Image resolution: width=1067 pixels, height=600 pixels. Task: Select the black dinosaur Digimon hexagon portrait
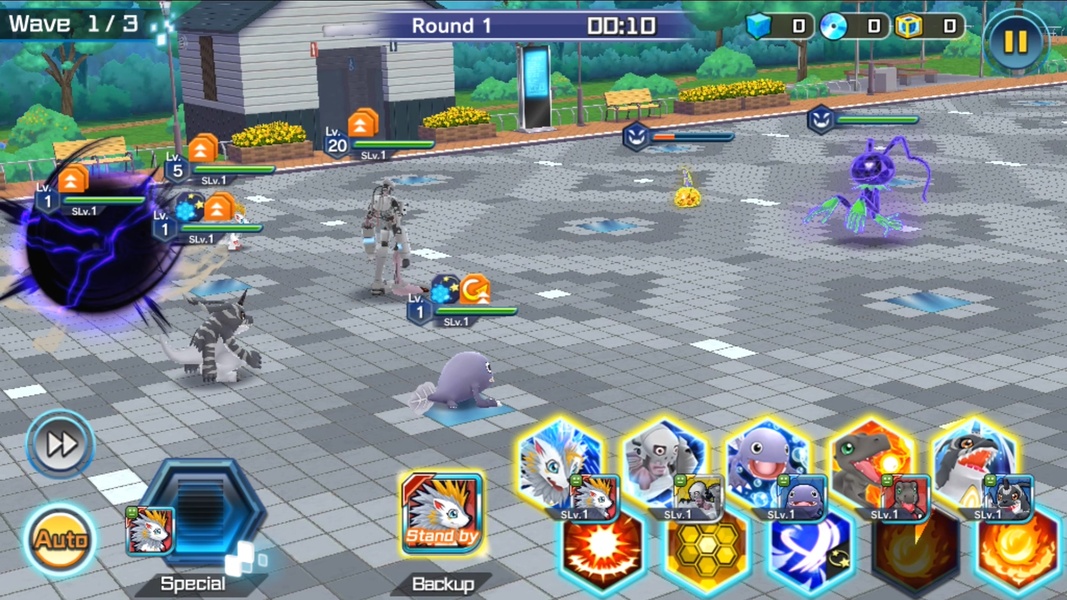[x=871, y=463]
